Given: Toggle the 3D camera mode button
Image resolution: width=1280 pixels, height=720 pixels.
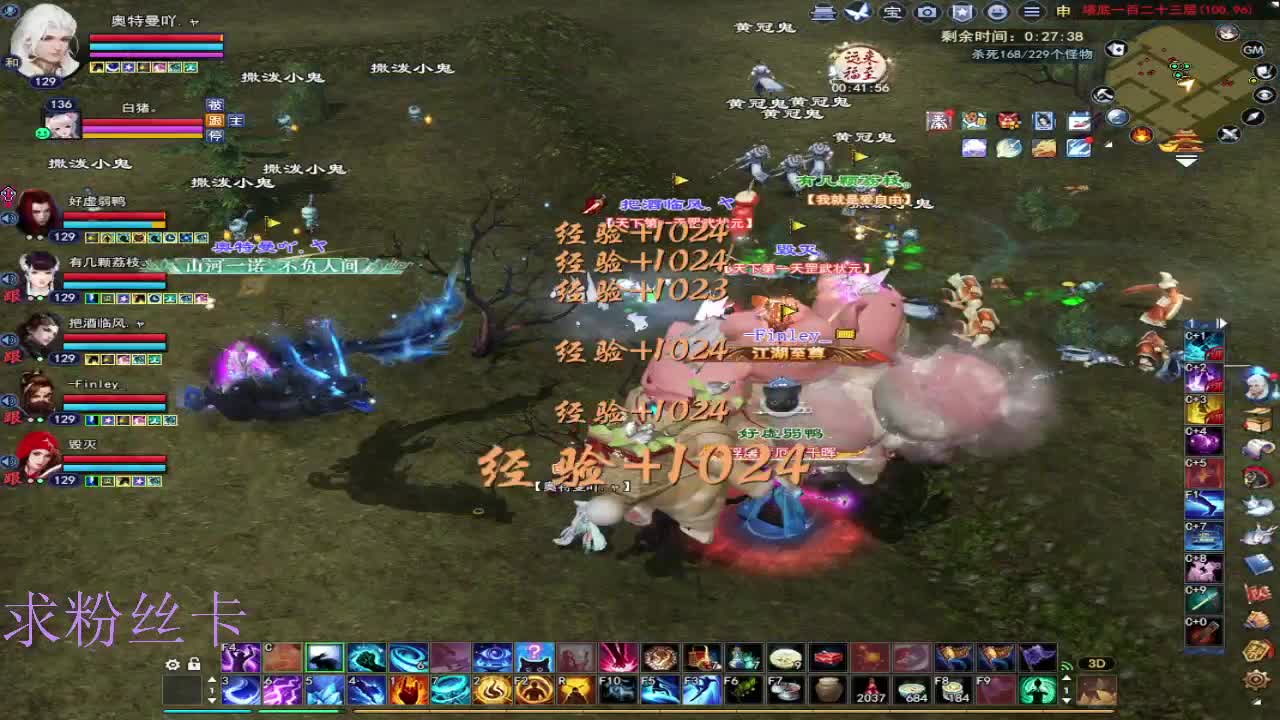Looking at the screenshot, I should click(x=1097, y=663).
